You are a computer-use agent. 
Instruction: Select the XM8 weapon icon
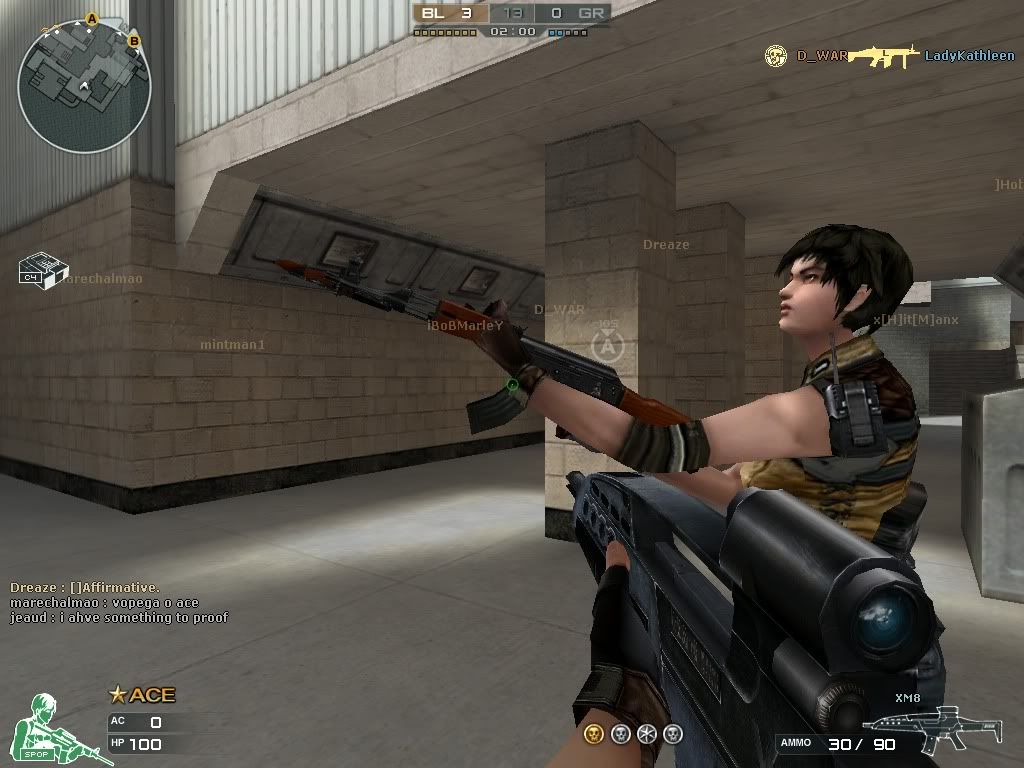click(x=917, y=729)
